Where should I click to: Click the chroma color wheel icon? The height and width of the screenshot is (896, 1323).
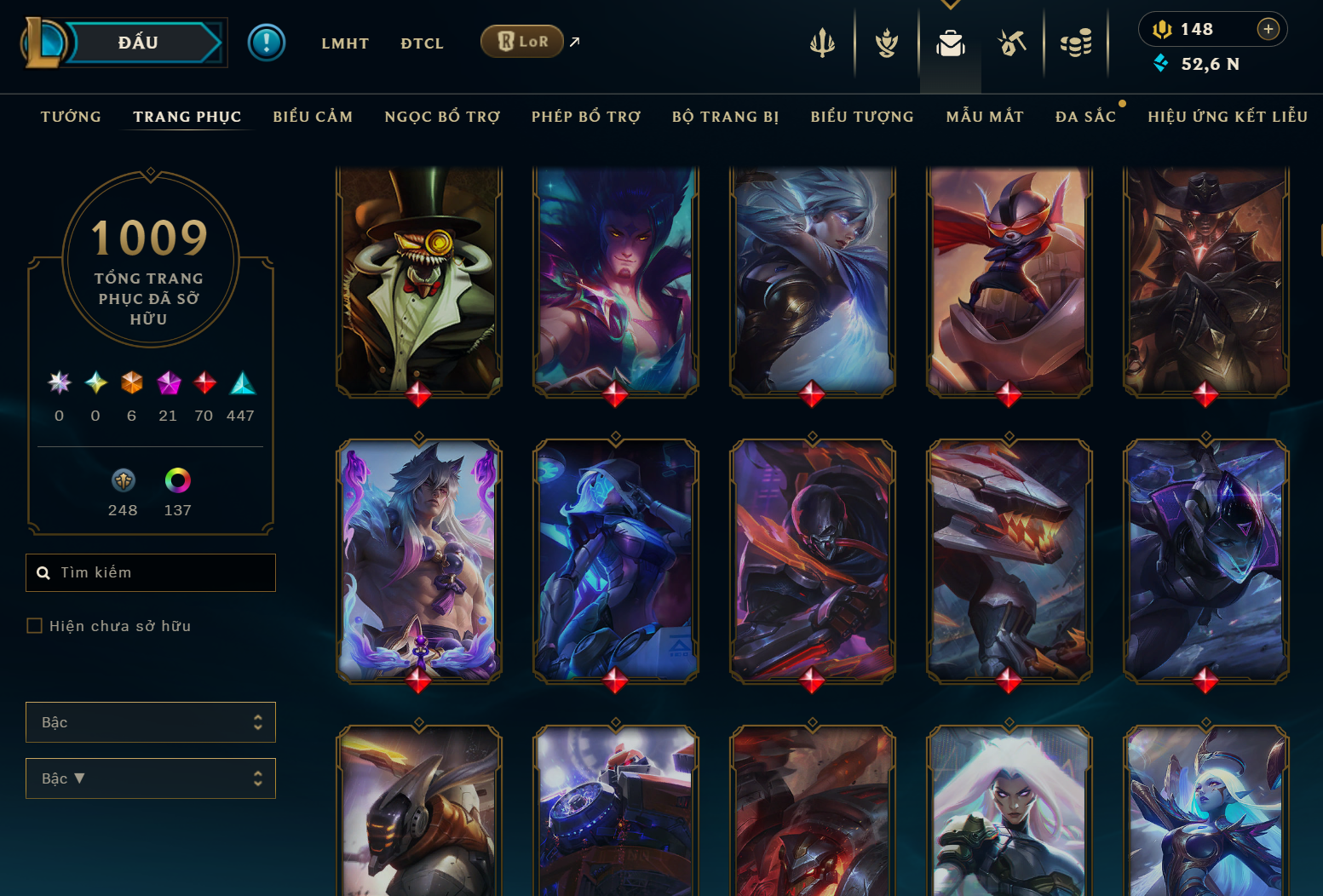tap(176, 481)
